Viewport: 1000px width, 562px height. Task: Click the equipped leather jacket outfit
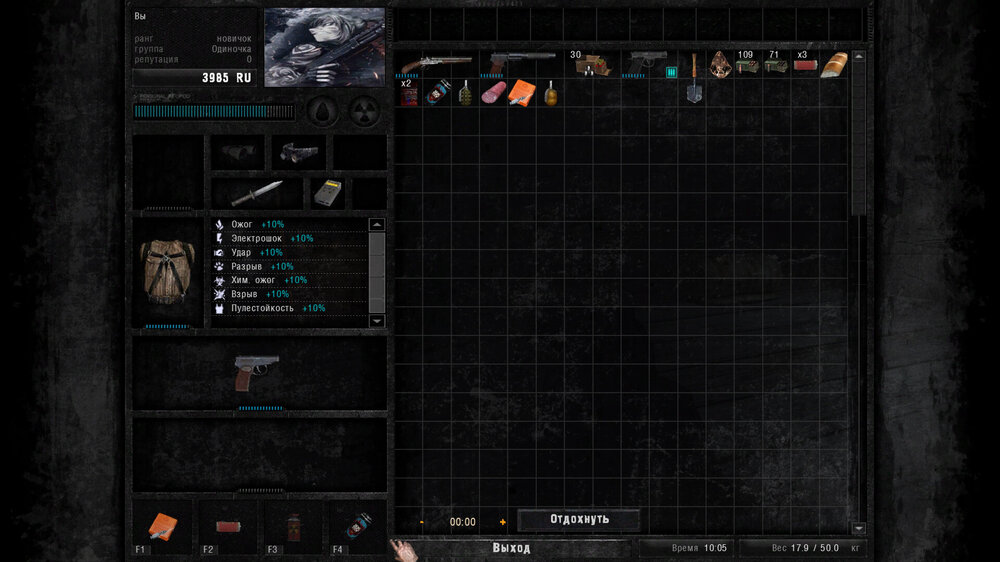(166, 270)
